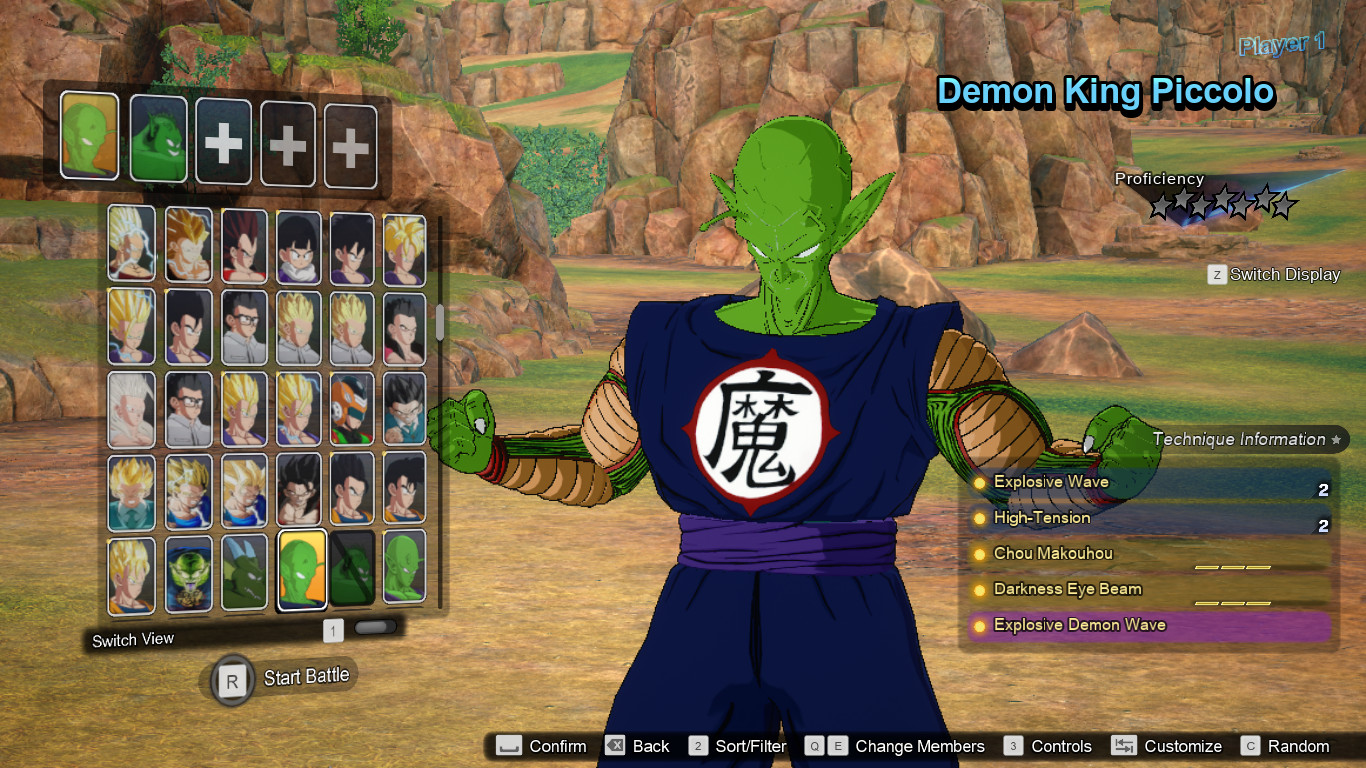Select Customize in the bottom bar
The image size is (1366, 768).
coord(1182,746)
